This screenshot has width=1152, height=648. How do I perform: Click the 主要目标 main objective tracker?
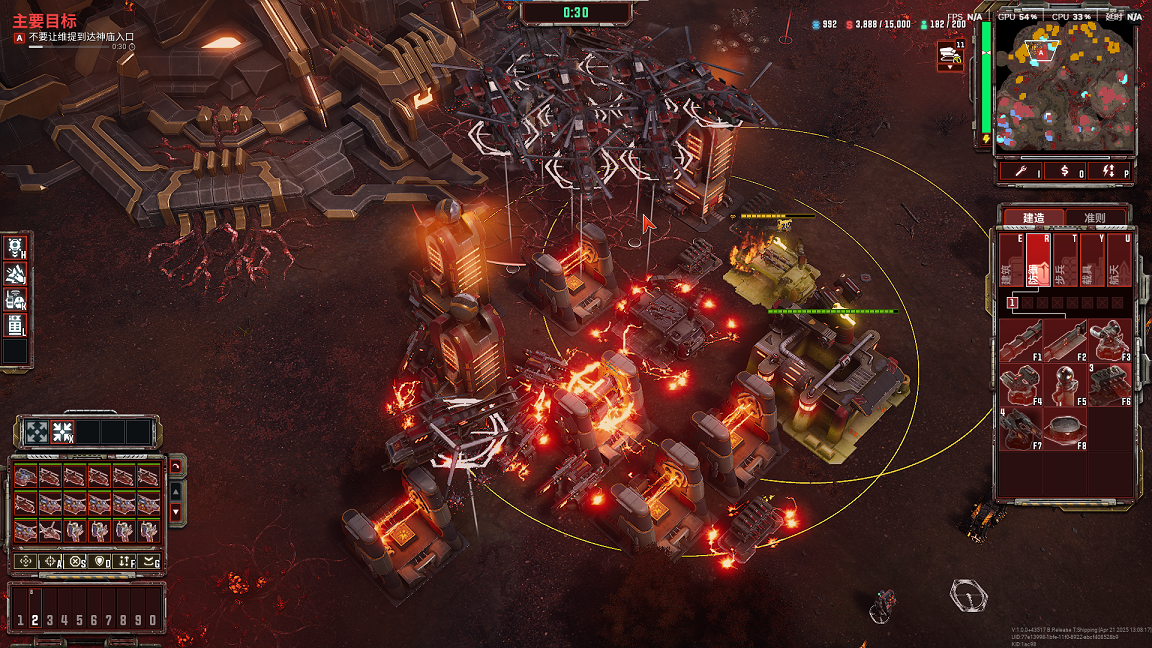(44, 21)
